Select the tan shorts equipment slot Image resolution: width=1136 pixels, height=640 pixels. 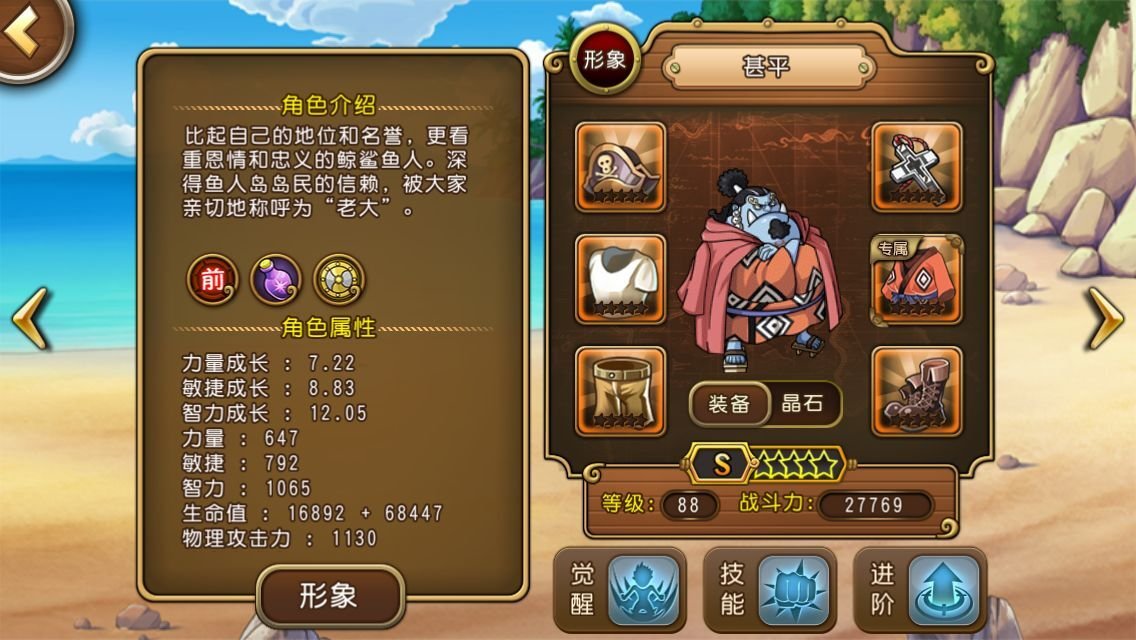click(621, 391)
